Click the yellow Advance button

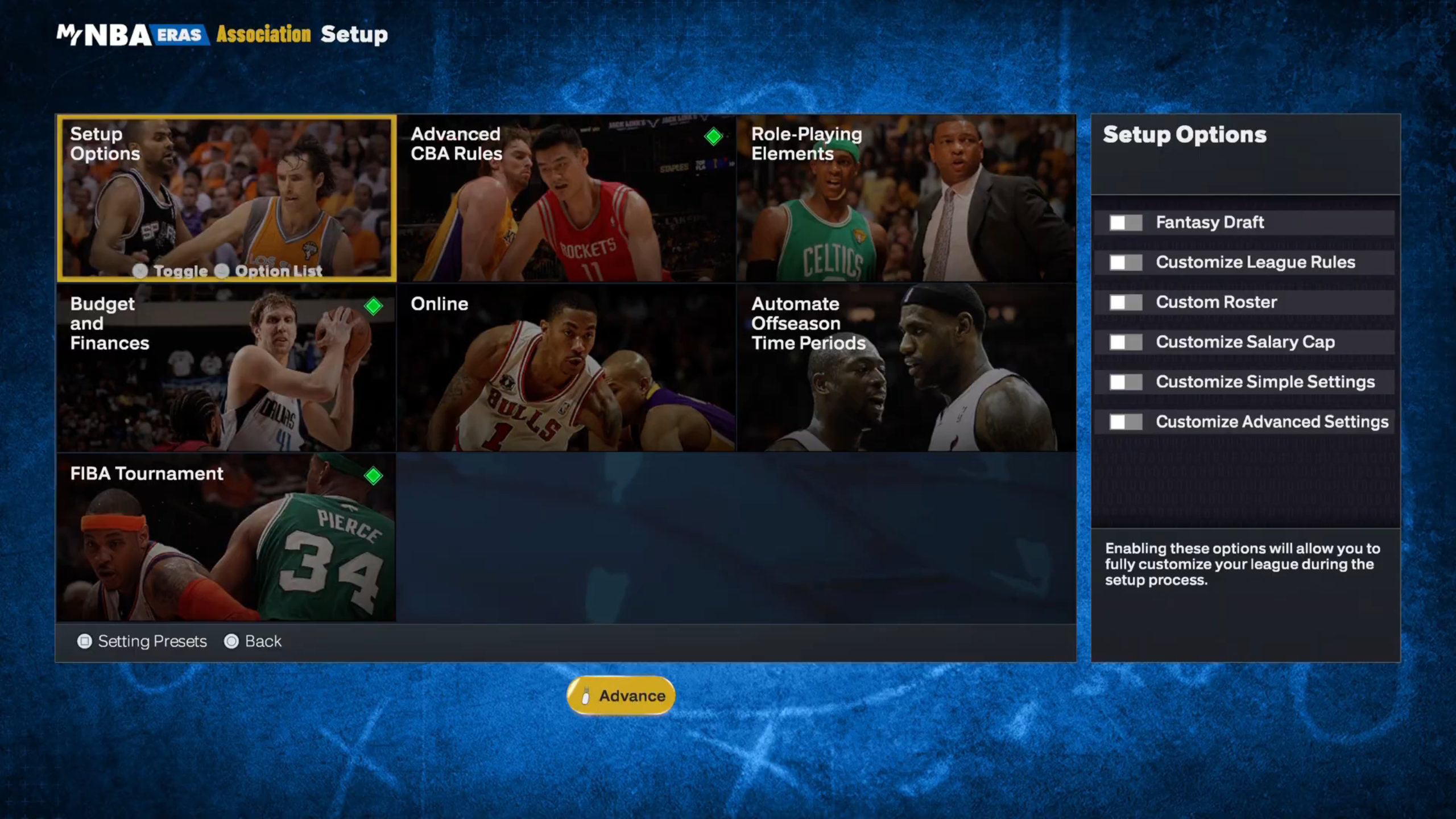[621, 696]
